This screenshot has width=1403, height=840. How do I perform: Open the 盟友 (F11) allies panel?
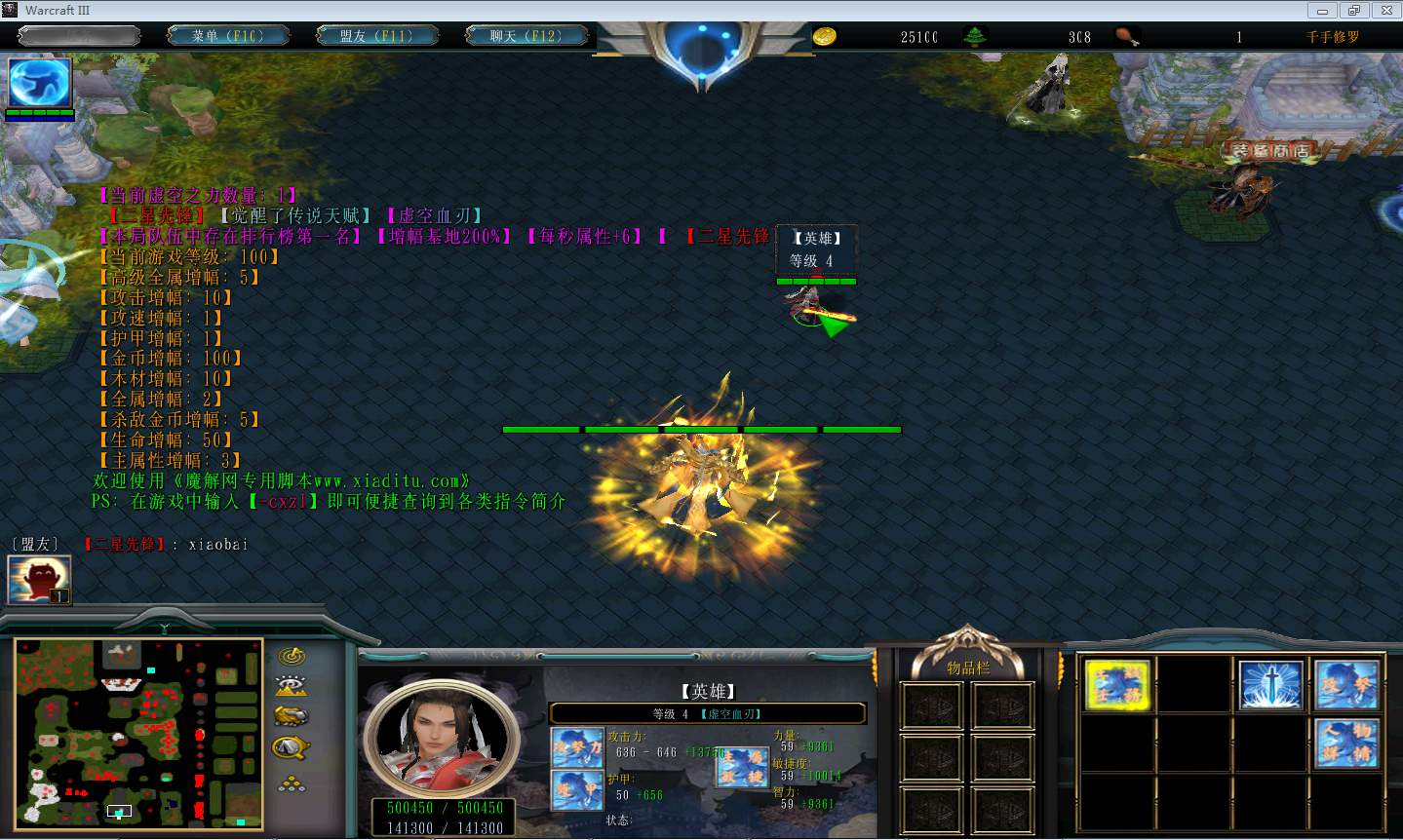click(375, 36)
